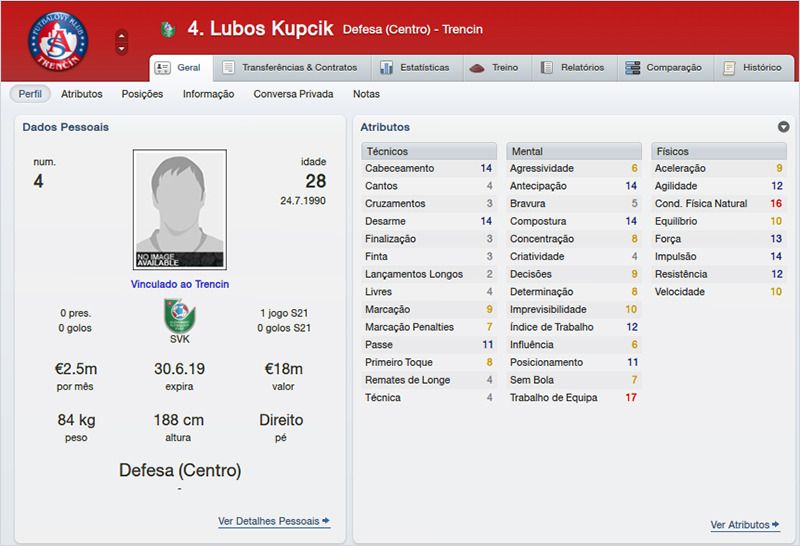Go to the next player with the down arrow
Screen dimensions: 800x546
122,48
